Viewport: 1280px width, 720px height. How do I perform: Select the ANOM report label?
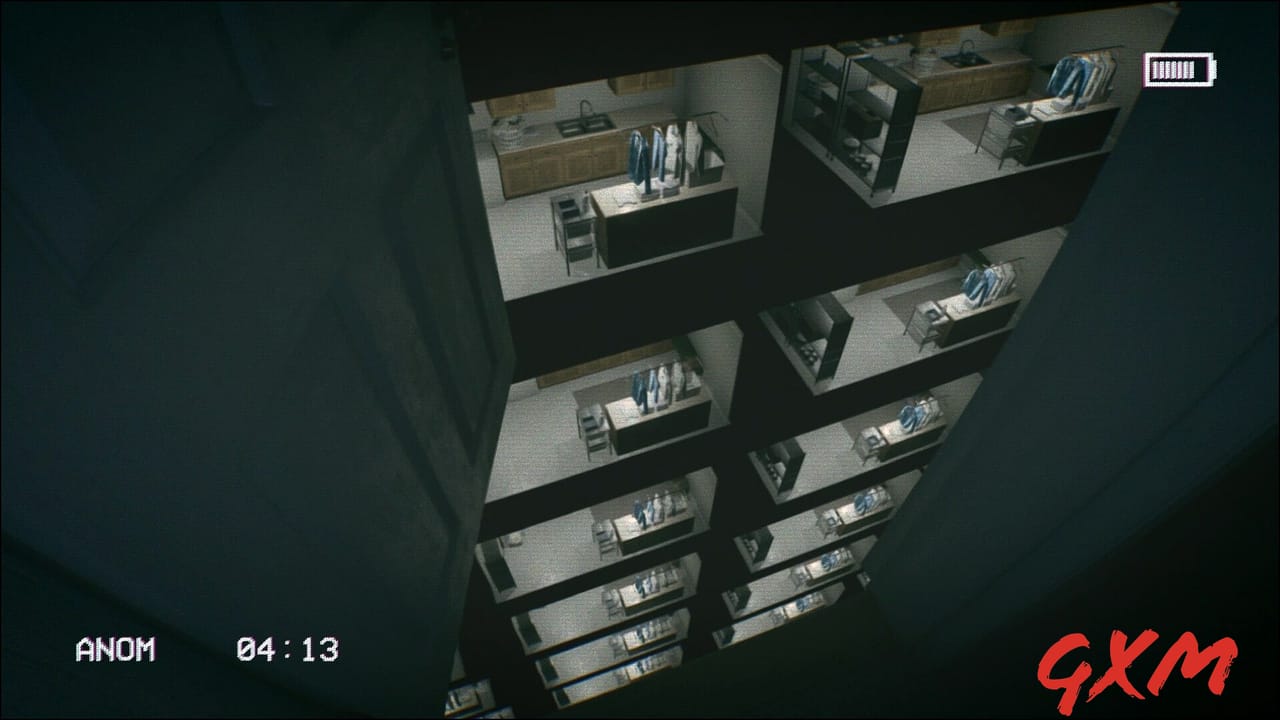point(113,650)
